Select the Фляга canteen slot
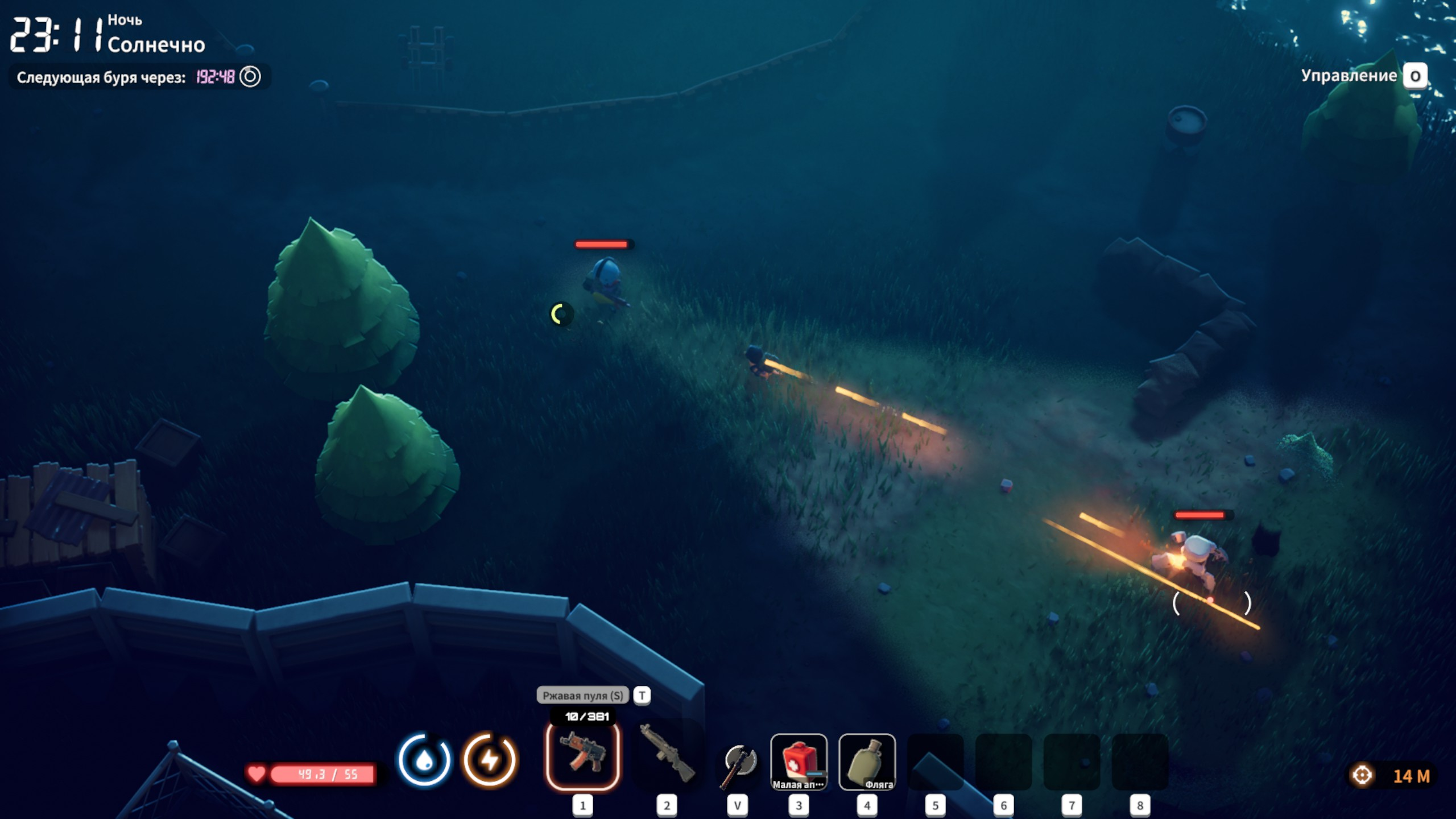This screenshot has width=1456, height=819. click(x=867, y=761)
